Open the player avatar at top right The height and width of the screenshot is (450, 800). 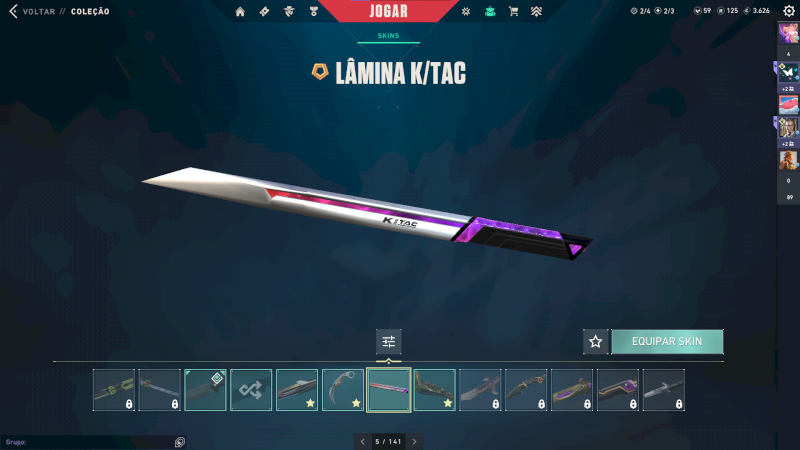tap(788, 34)
